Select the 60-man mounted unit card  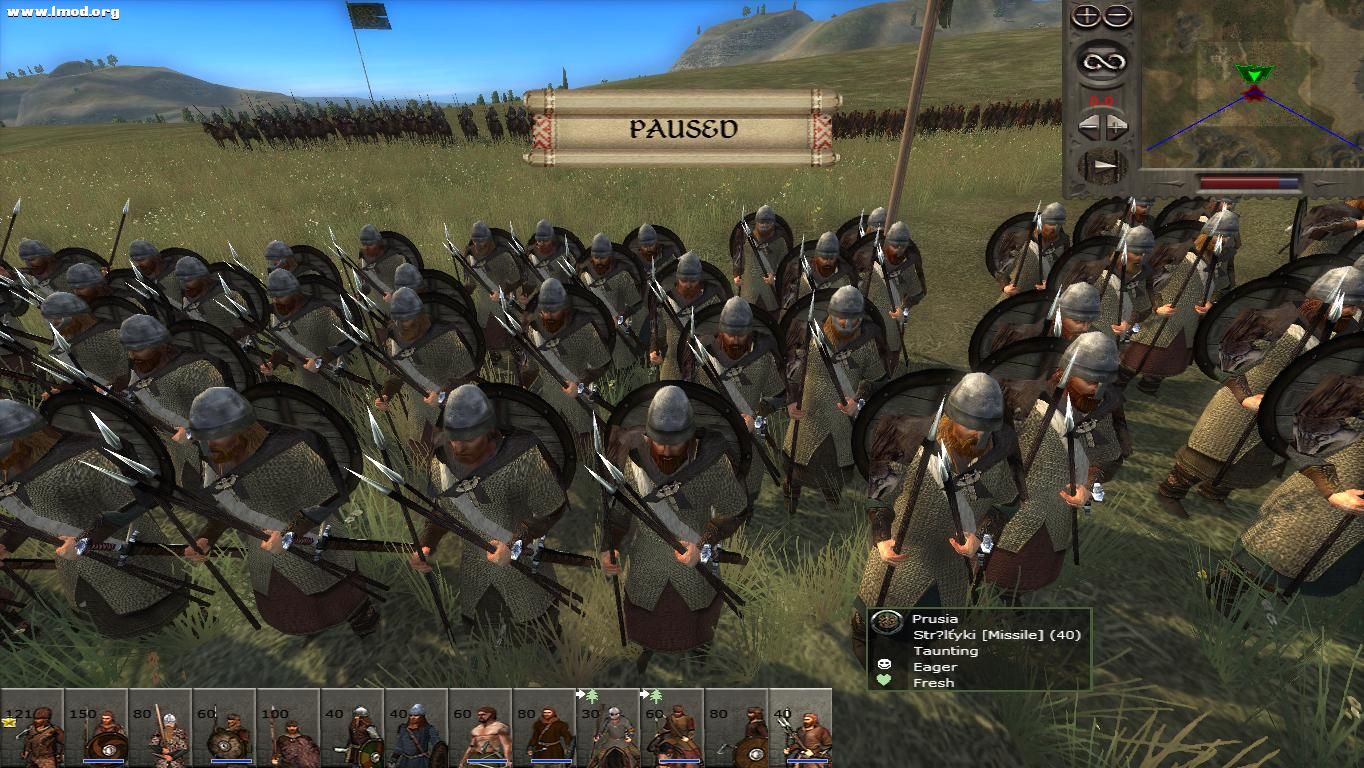click(672, 728)
